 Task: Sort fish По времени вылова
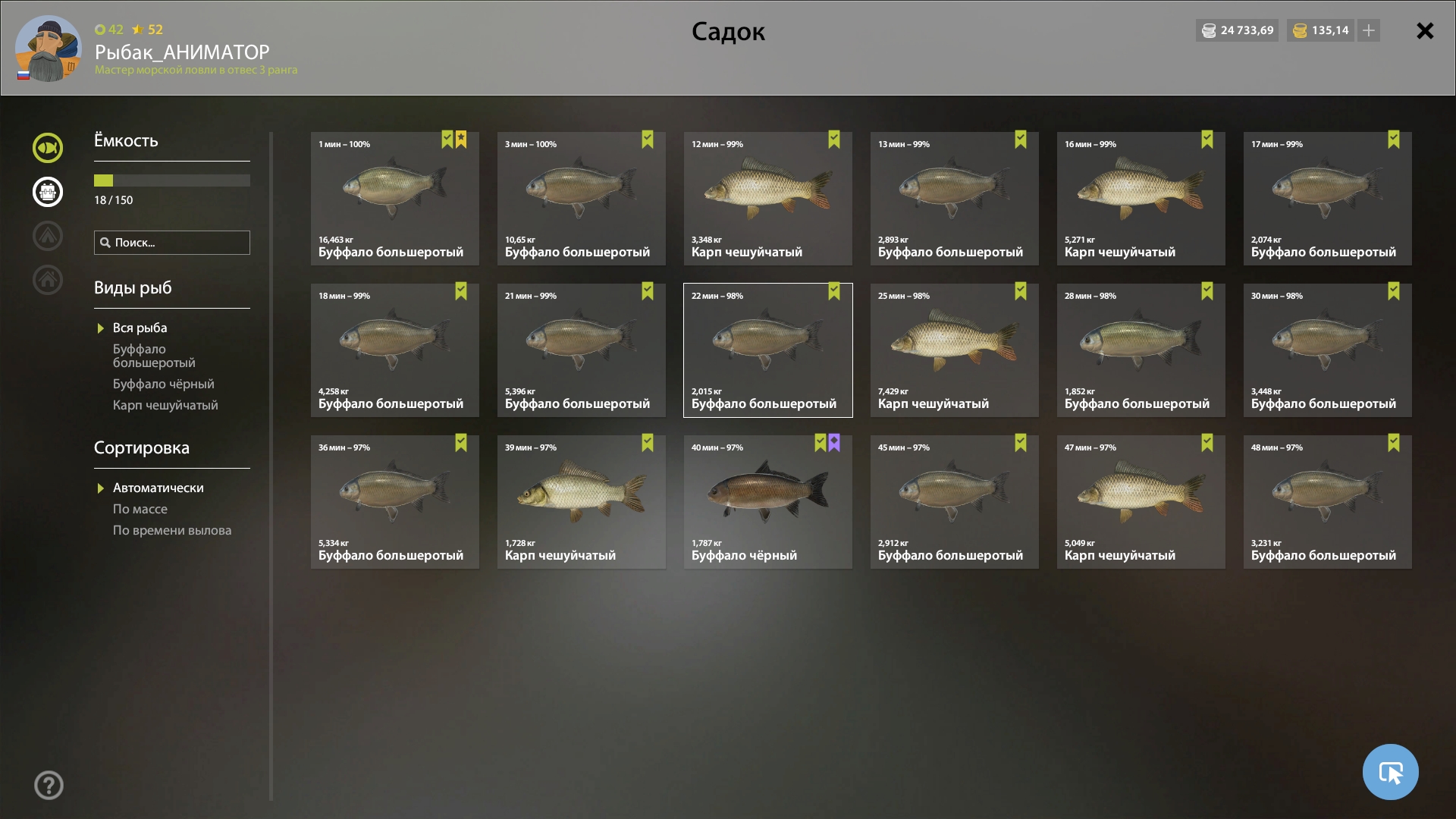172,530
